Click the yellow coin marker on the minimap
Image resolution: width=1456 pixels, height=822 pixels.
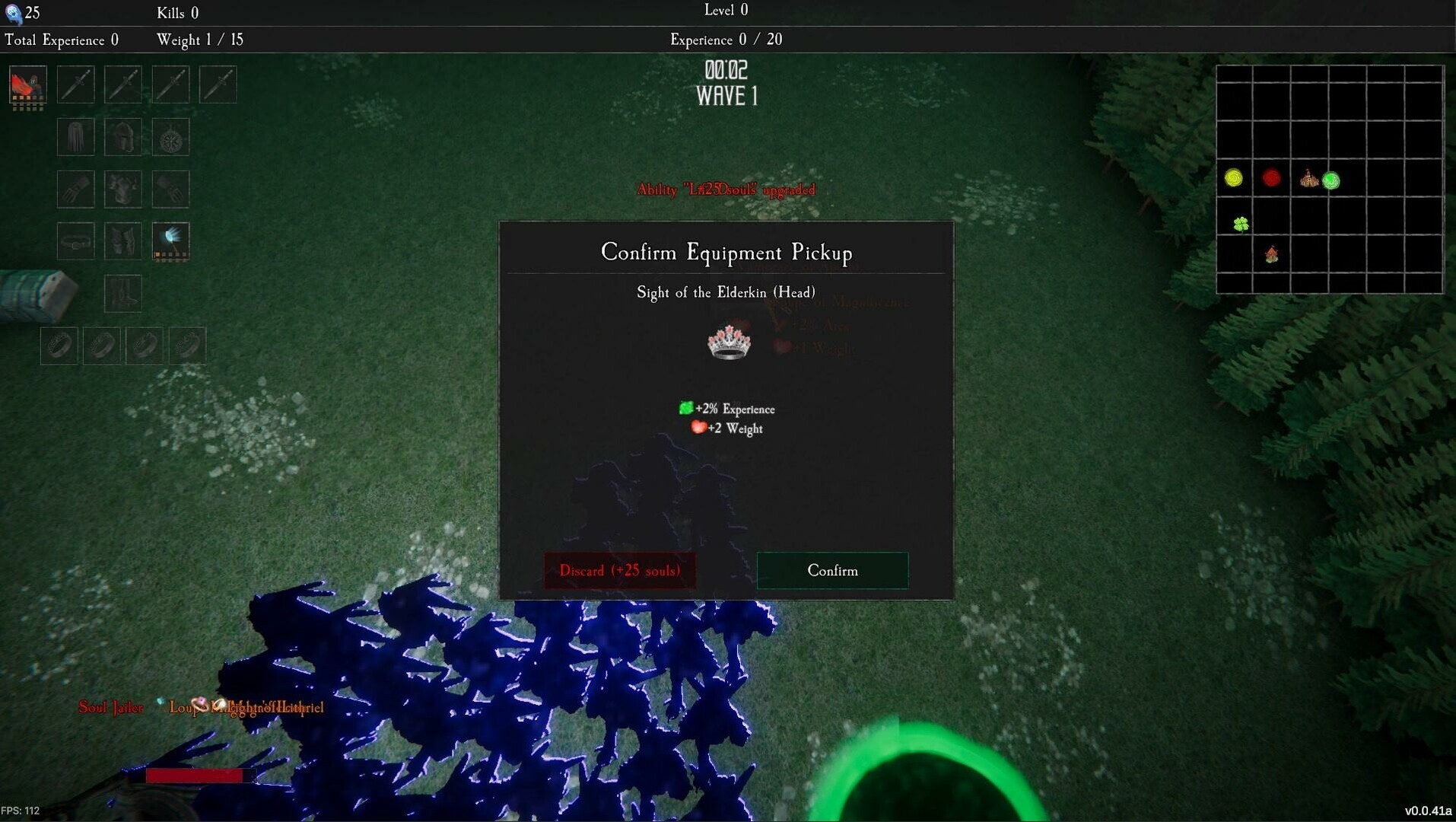coord(1233,178)
